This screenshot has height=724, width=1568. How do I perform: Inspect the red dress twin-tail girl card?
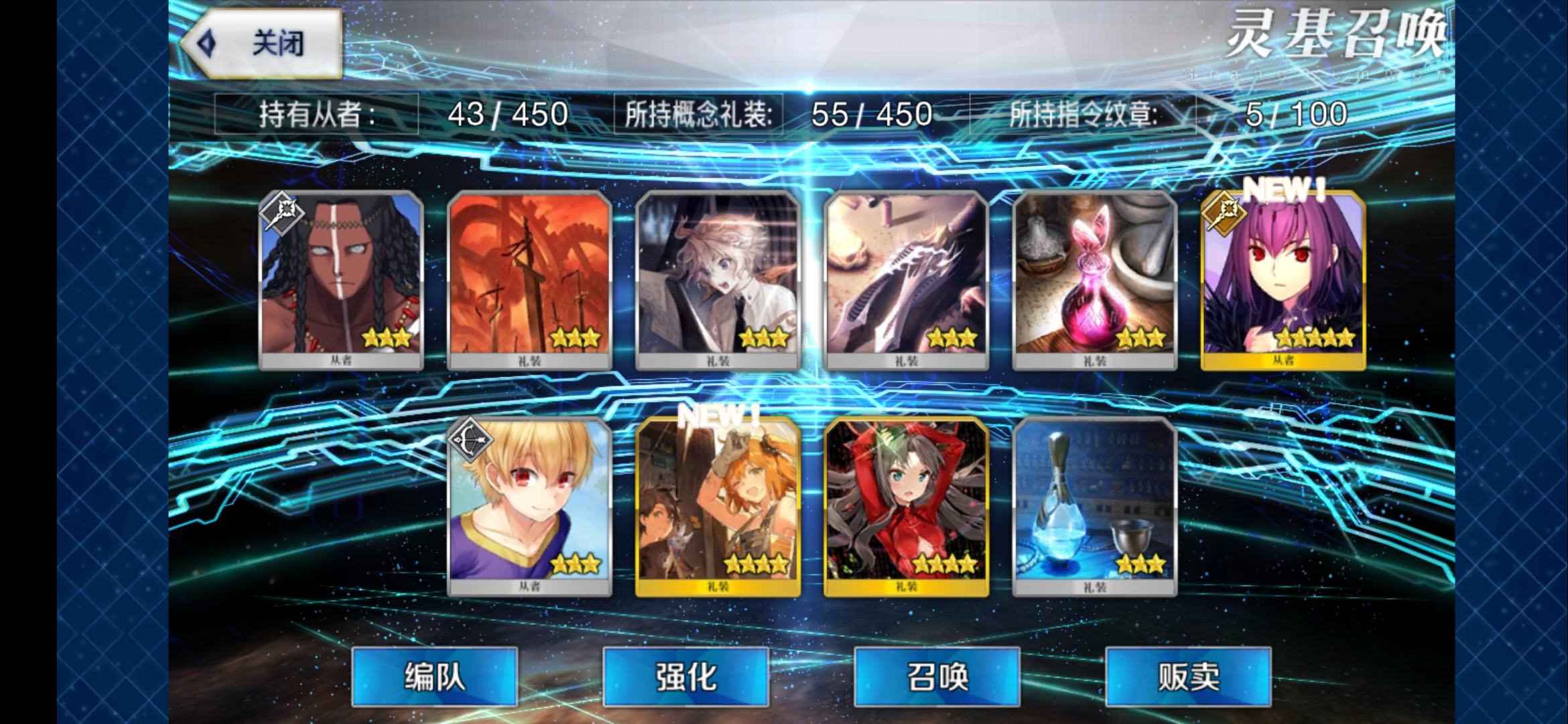pyautogui.click(x=906, y=506)
